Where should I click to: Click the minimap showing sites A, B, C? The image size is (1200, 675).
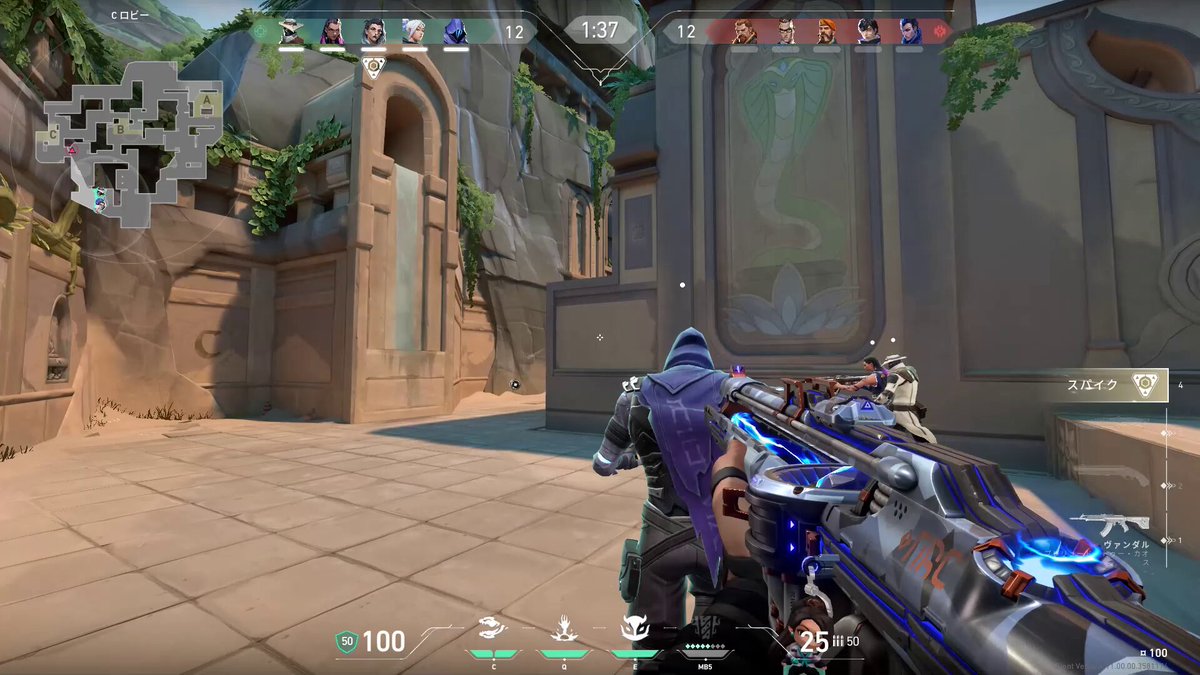tap(130, 140)
